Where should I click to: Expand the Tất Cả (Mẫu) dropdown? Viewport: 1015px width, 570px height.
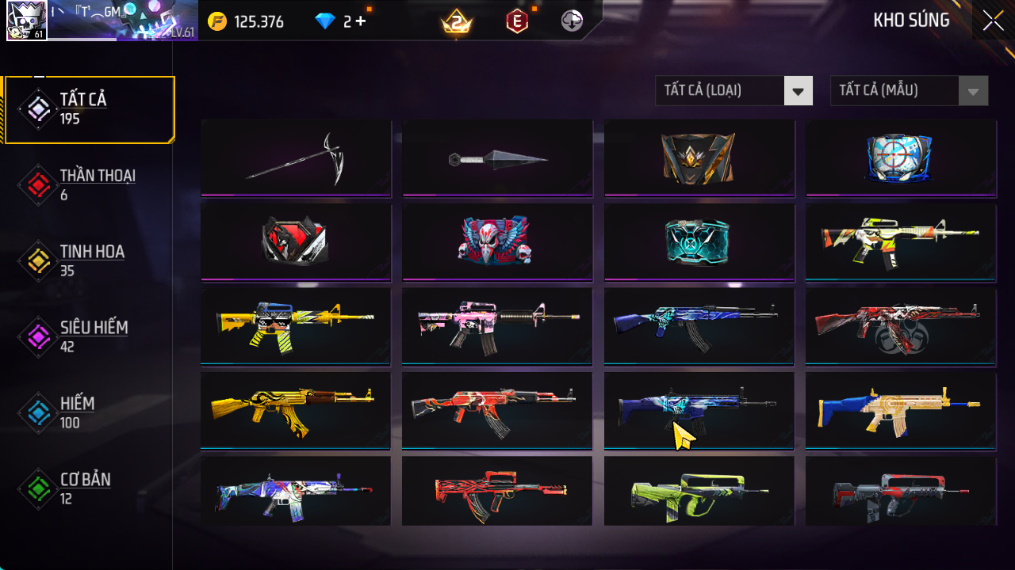pyautogui.click(x=908, y=91)
